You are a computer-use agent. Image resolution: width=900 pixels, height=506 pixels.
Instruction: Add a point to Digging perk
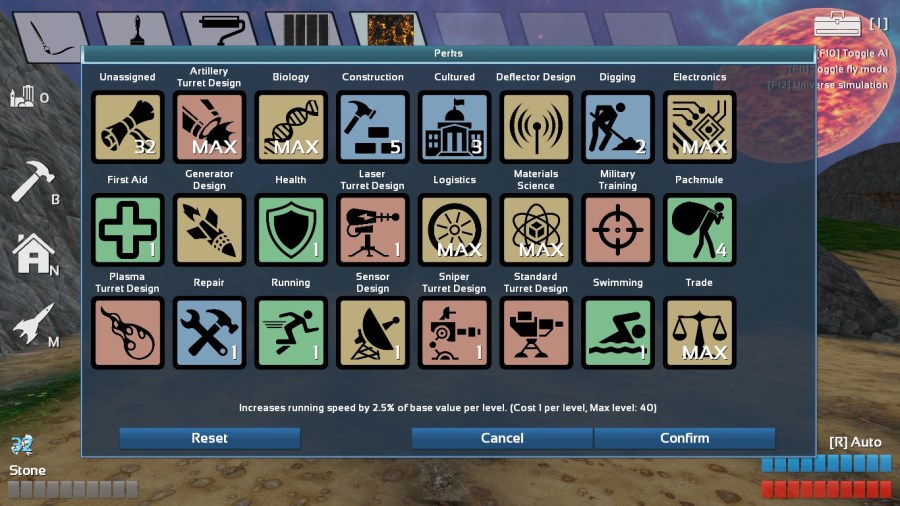point(618,127)
